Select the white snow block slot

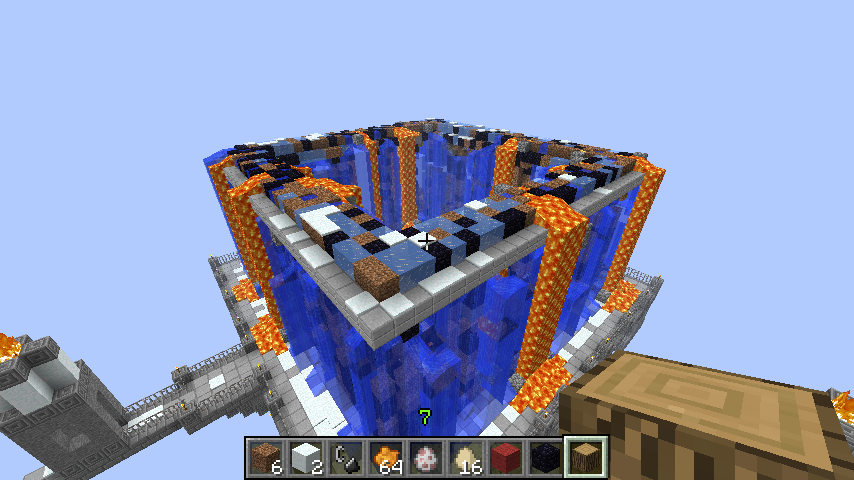coord(306,457)
